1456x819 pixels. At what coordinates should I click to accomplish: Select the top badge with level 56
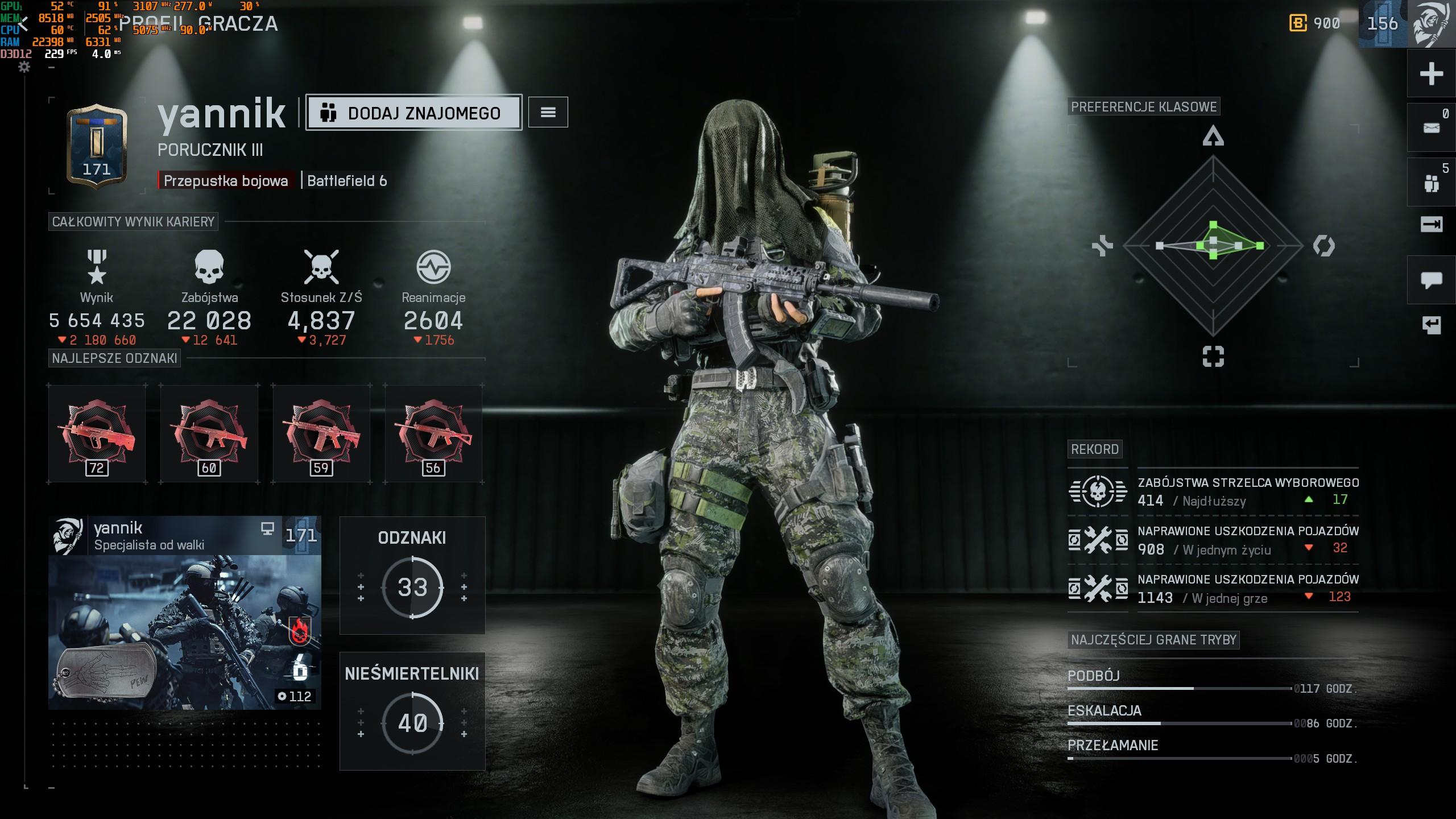coord(433,435)
